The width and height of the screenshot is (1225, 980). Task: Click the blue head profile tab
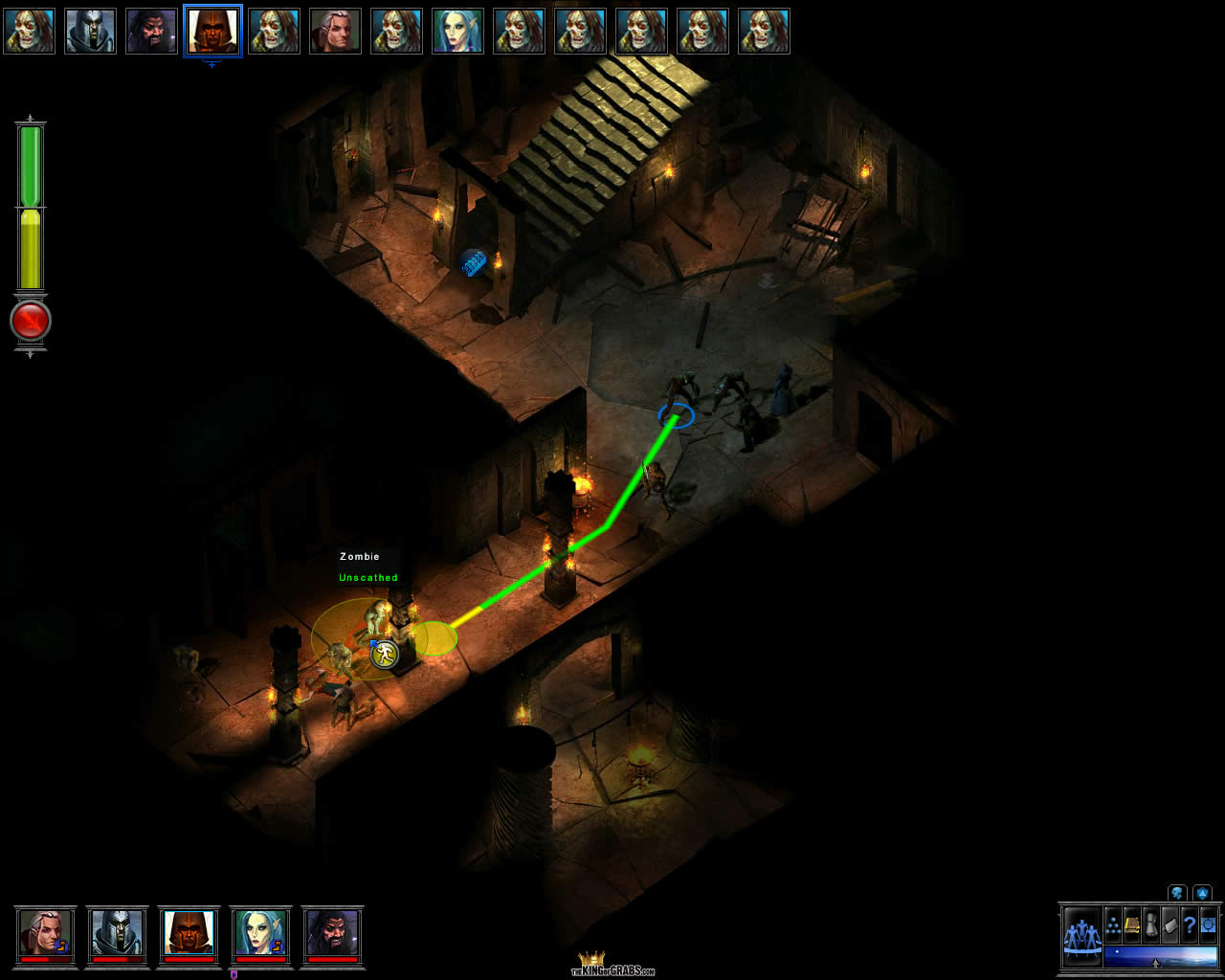1177,893
